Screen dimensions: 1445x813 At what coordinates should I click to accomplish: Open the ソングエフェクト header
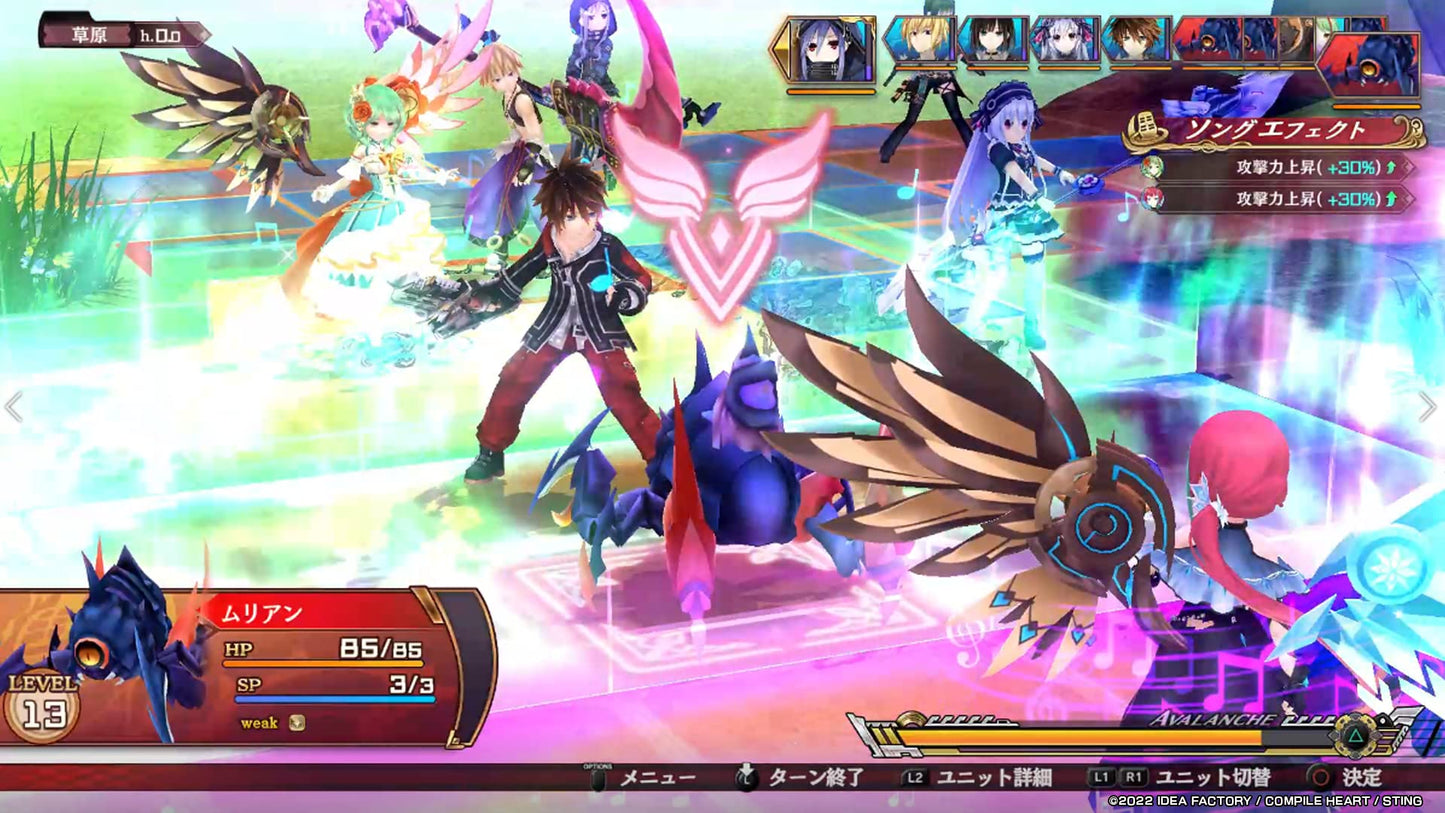pos(1275,131)
